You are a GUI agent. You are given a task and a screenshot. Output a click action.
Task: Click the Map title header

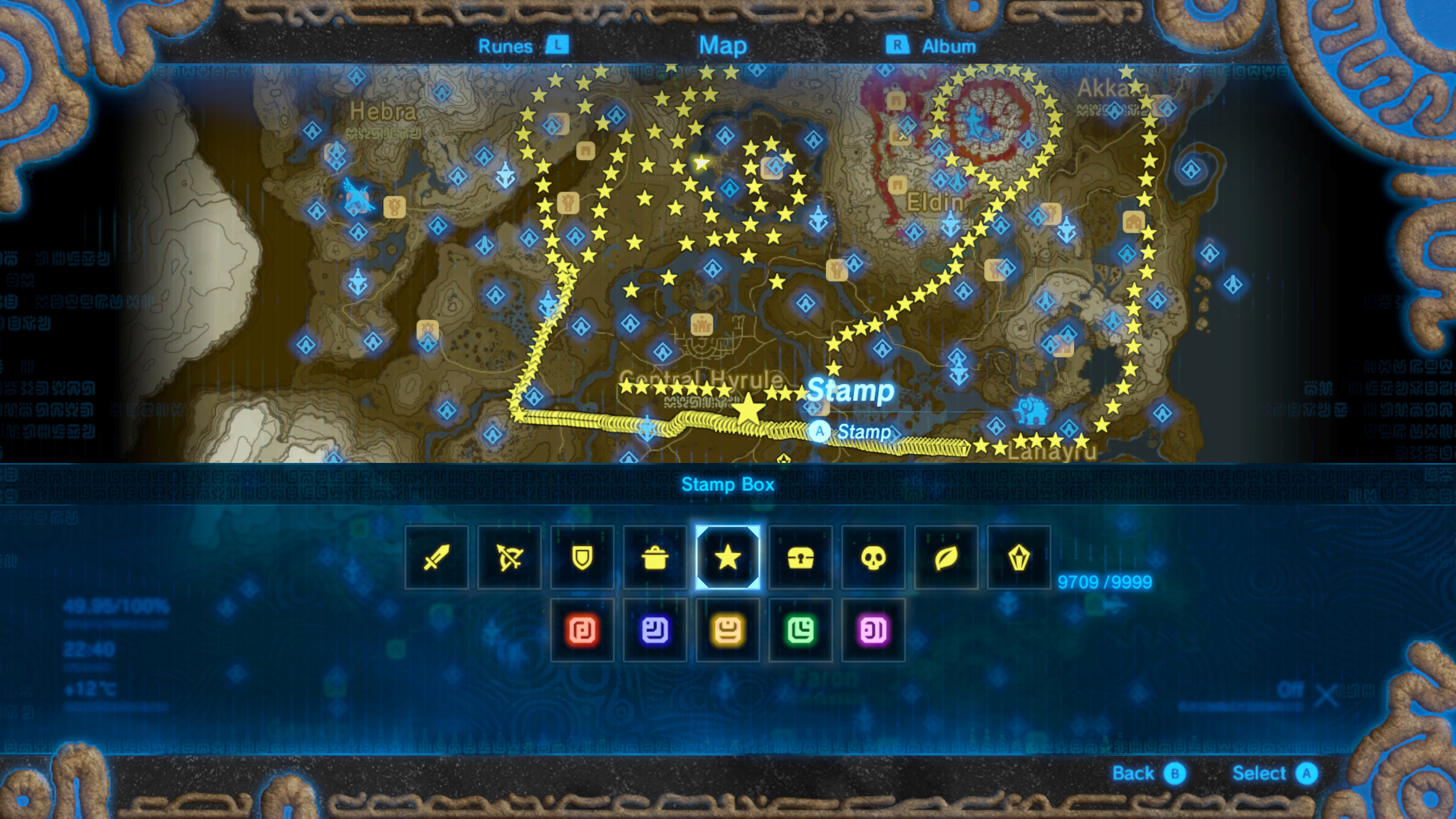(724, 45)
